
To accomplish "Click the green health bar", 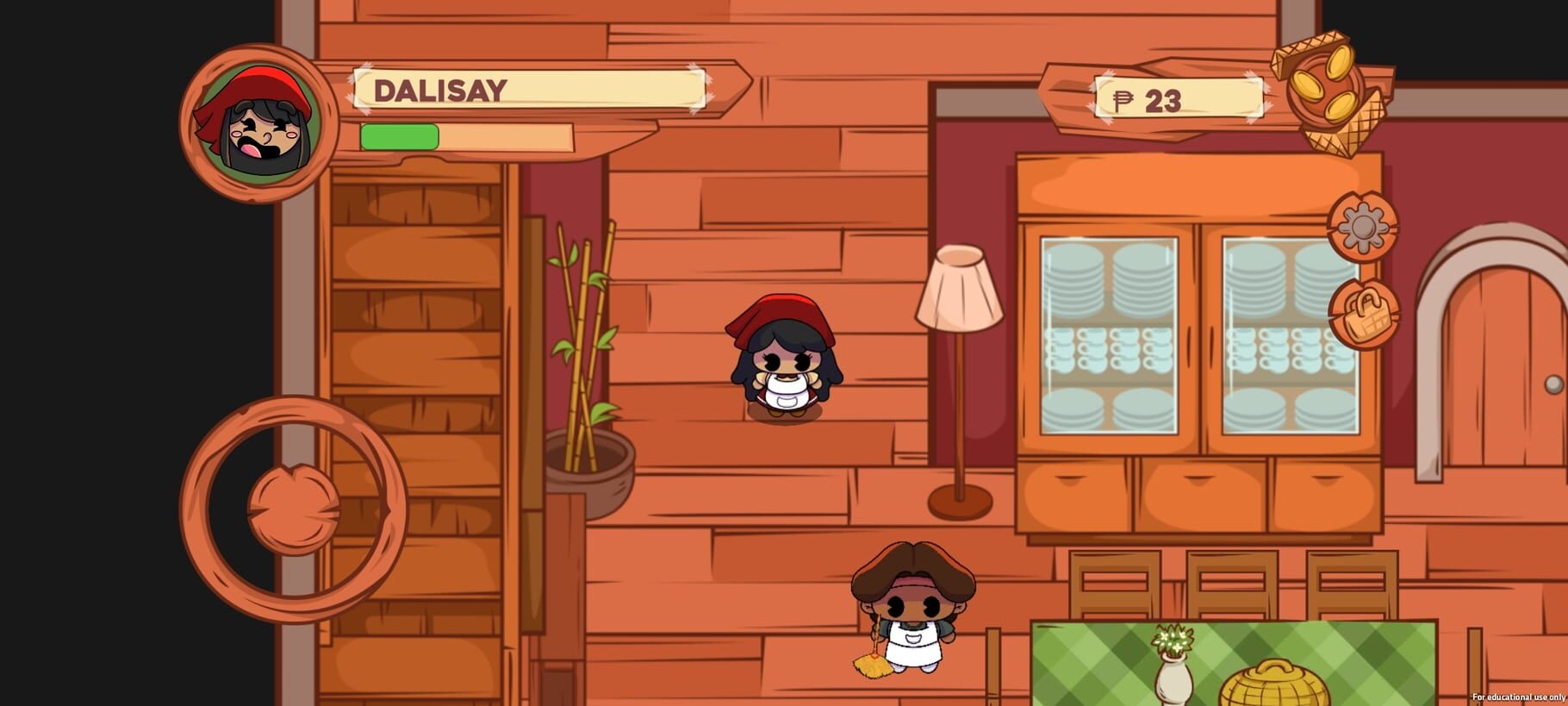I will point(401,136).
